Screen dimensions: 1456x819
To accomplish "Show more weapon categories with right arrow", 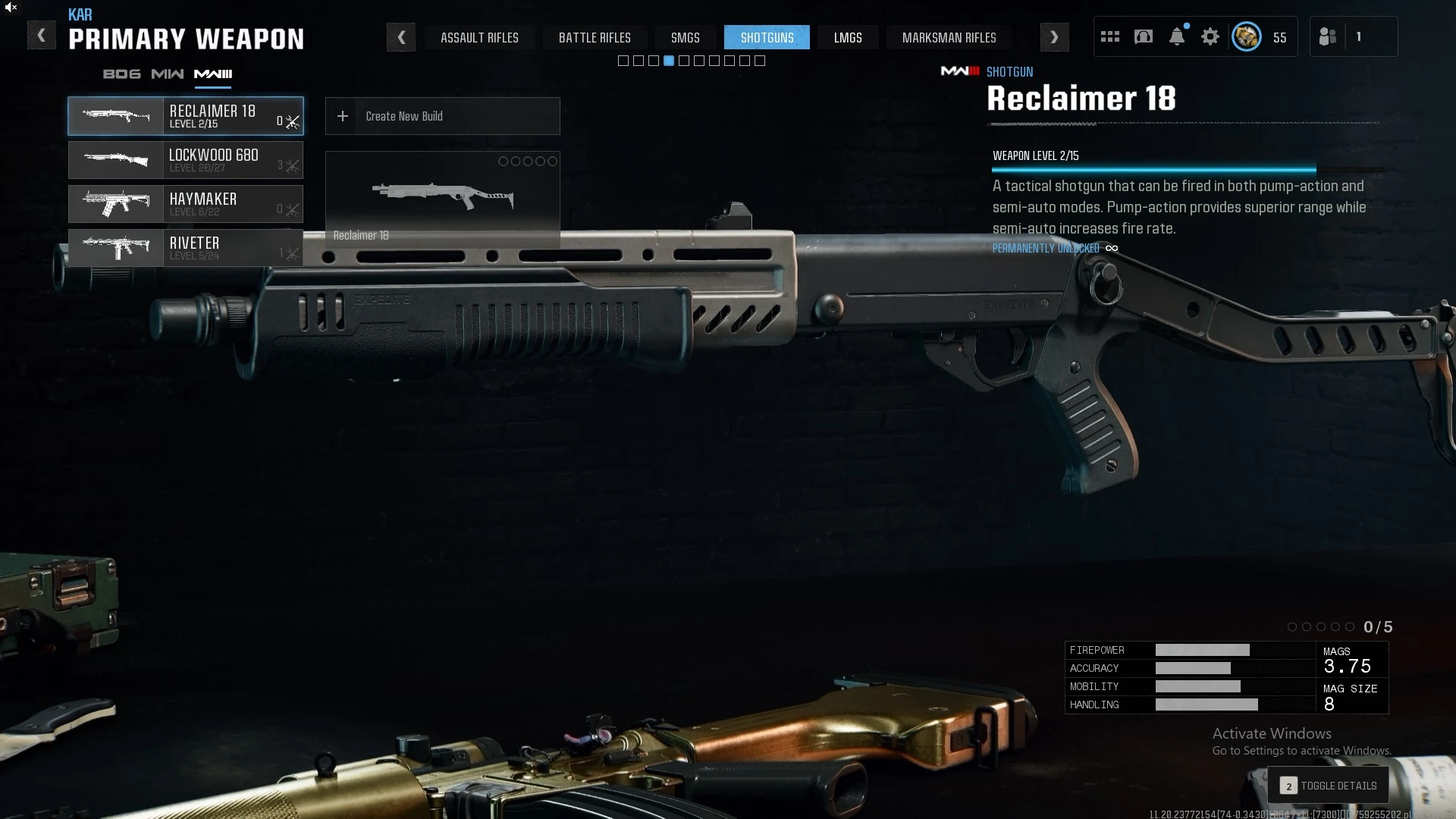I will click(x=1054, y=37).
